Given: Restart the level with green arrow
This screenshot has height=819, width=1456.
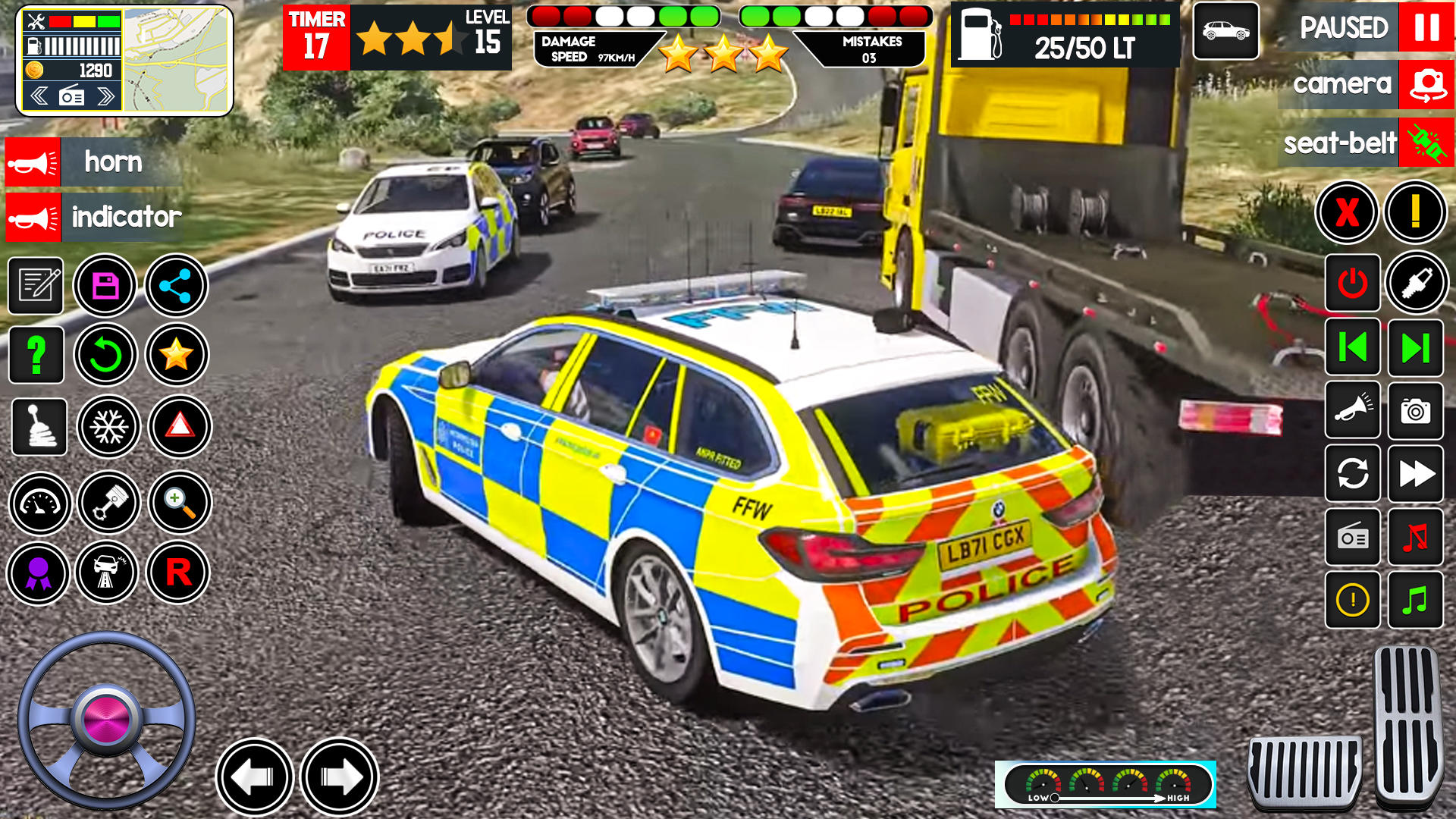Looking at the screenshot, I should (106, 354).
